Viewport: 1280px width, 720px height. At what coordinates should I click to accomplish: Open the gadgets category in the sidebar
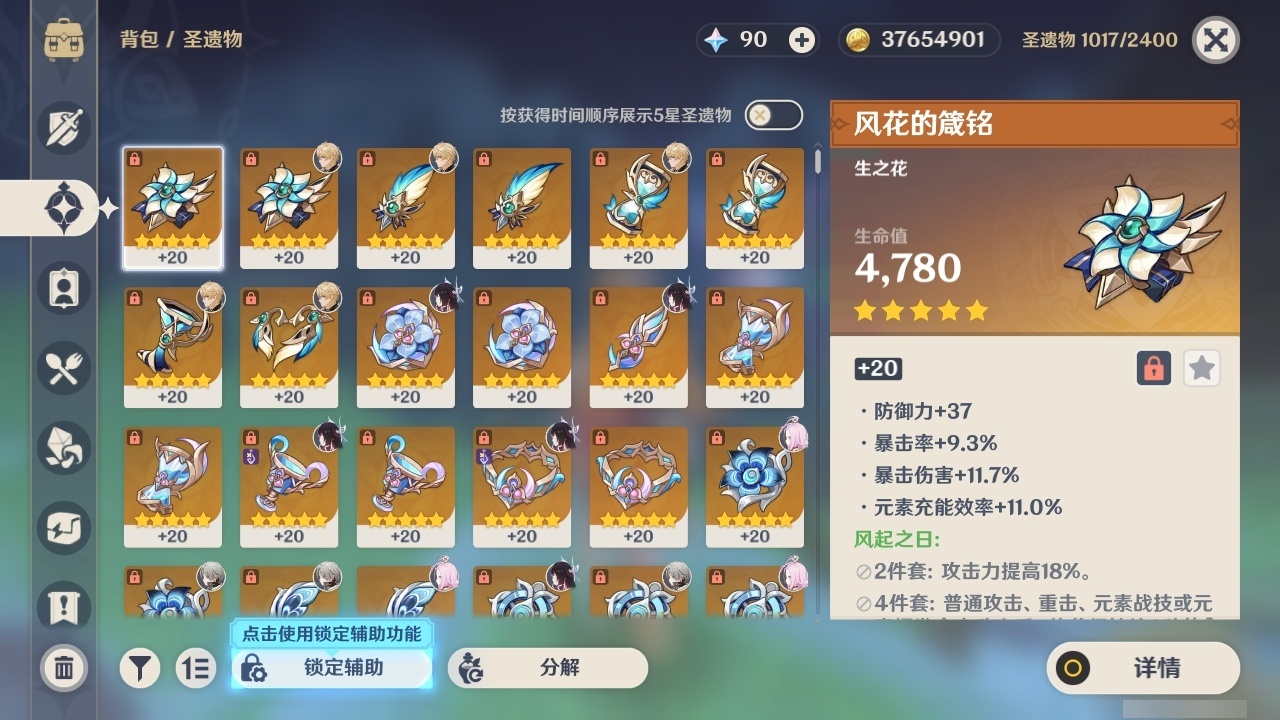[62, 528]
